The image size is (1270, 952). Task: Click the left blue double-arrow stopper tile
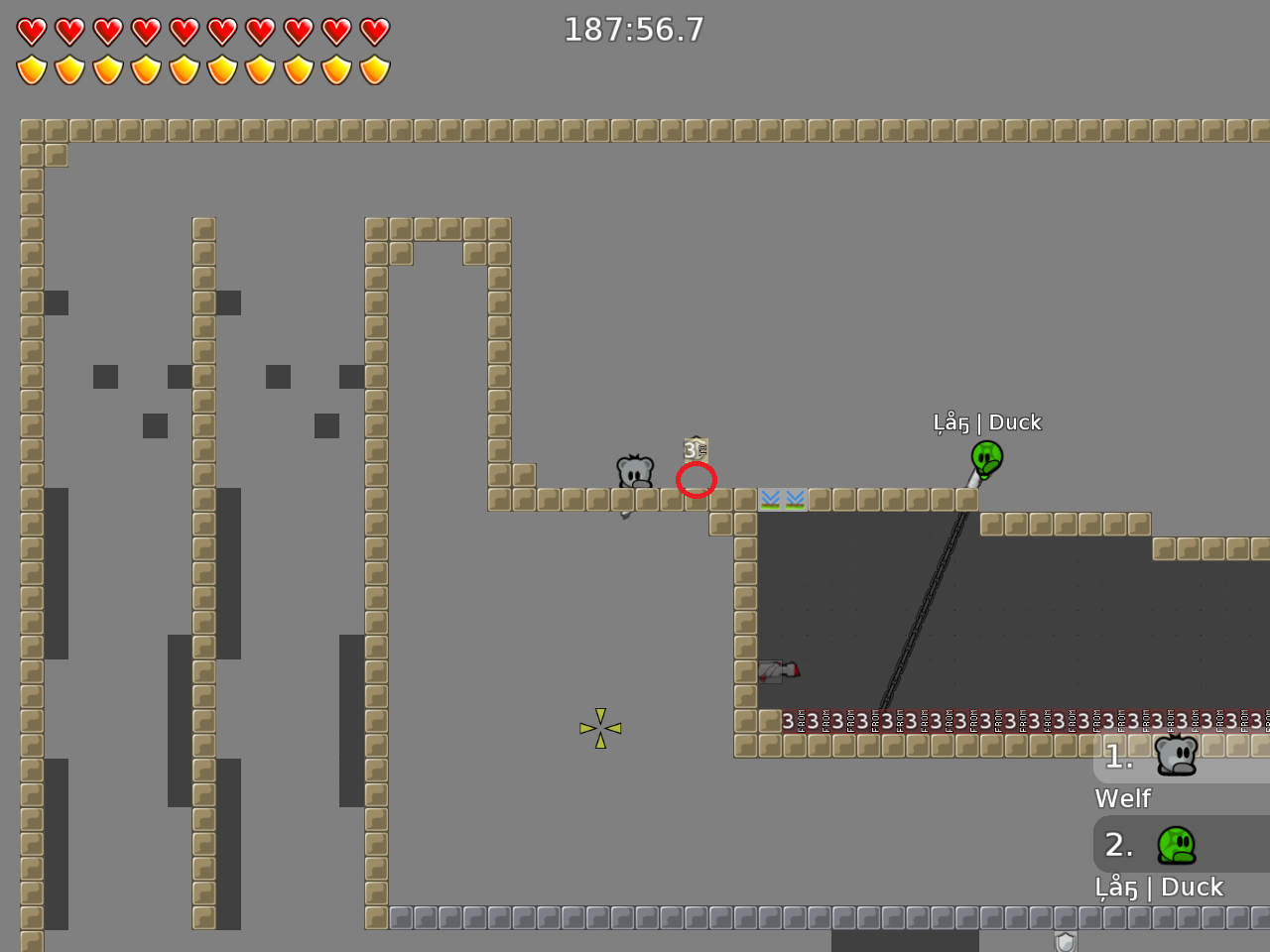[x=771, y=499]
